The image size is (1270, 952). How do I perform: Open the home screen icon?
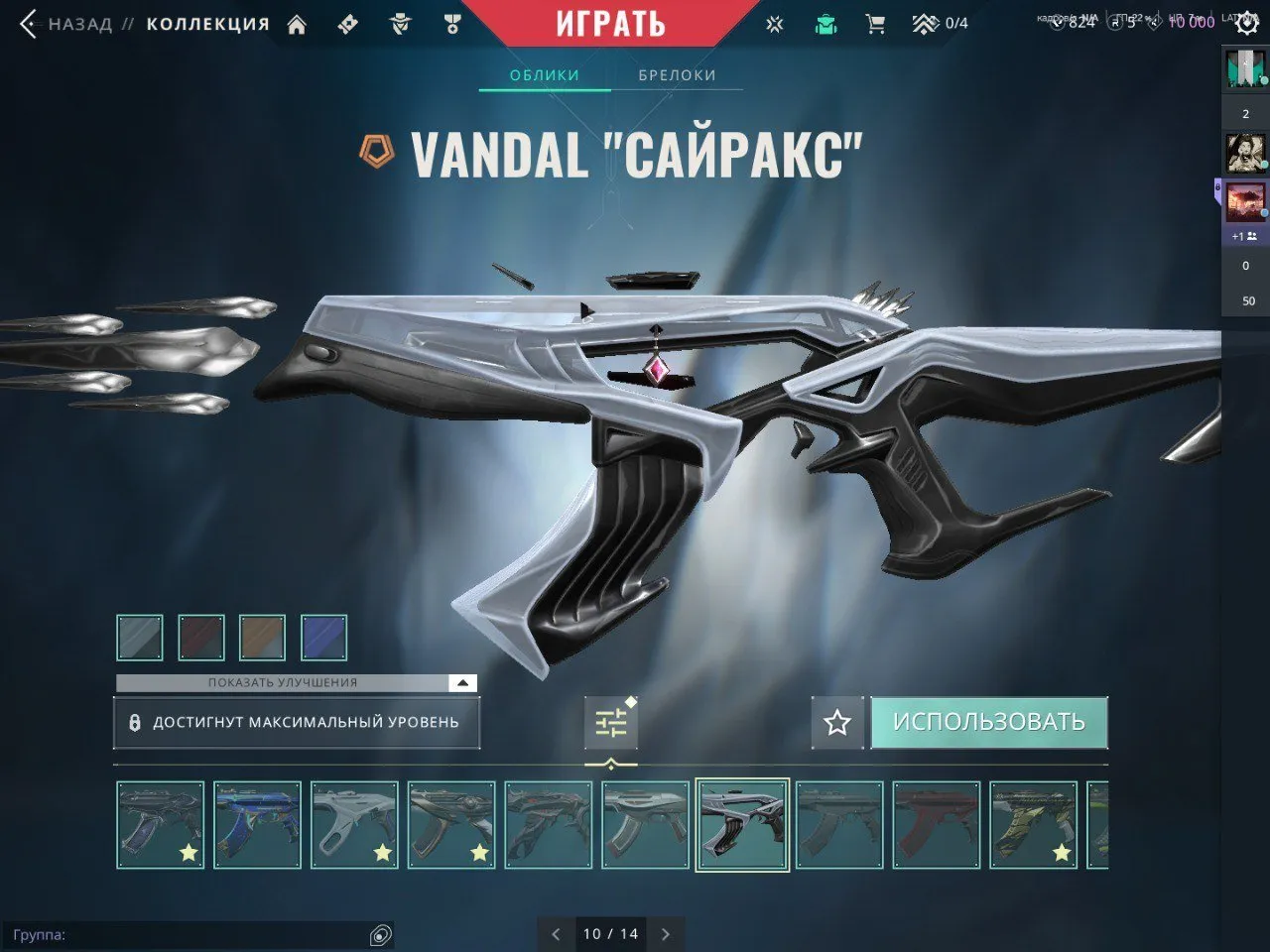(x=296, y=23)
